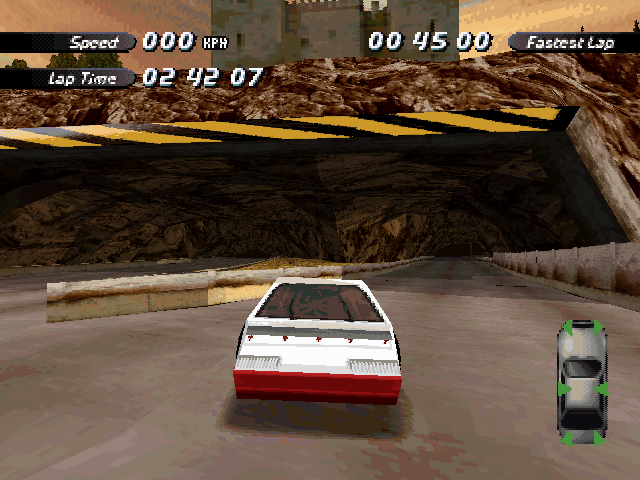Click the car damage indicator icon
This screenshot has height=480, width=640.
tap(582, 383)
